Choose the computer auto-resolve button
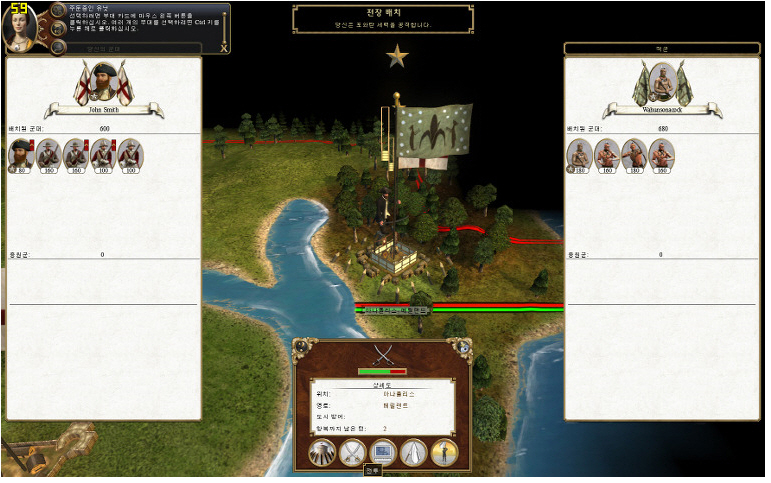This screenshot has height=483, width=771. (x=383, y=453)
